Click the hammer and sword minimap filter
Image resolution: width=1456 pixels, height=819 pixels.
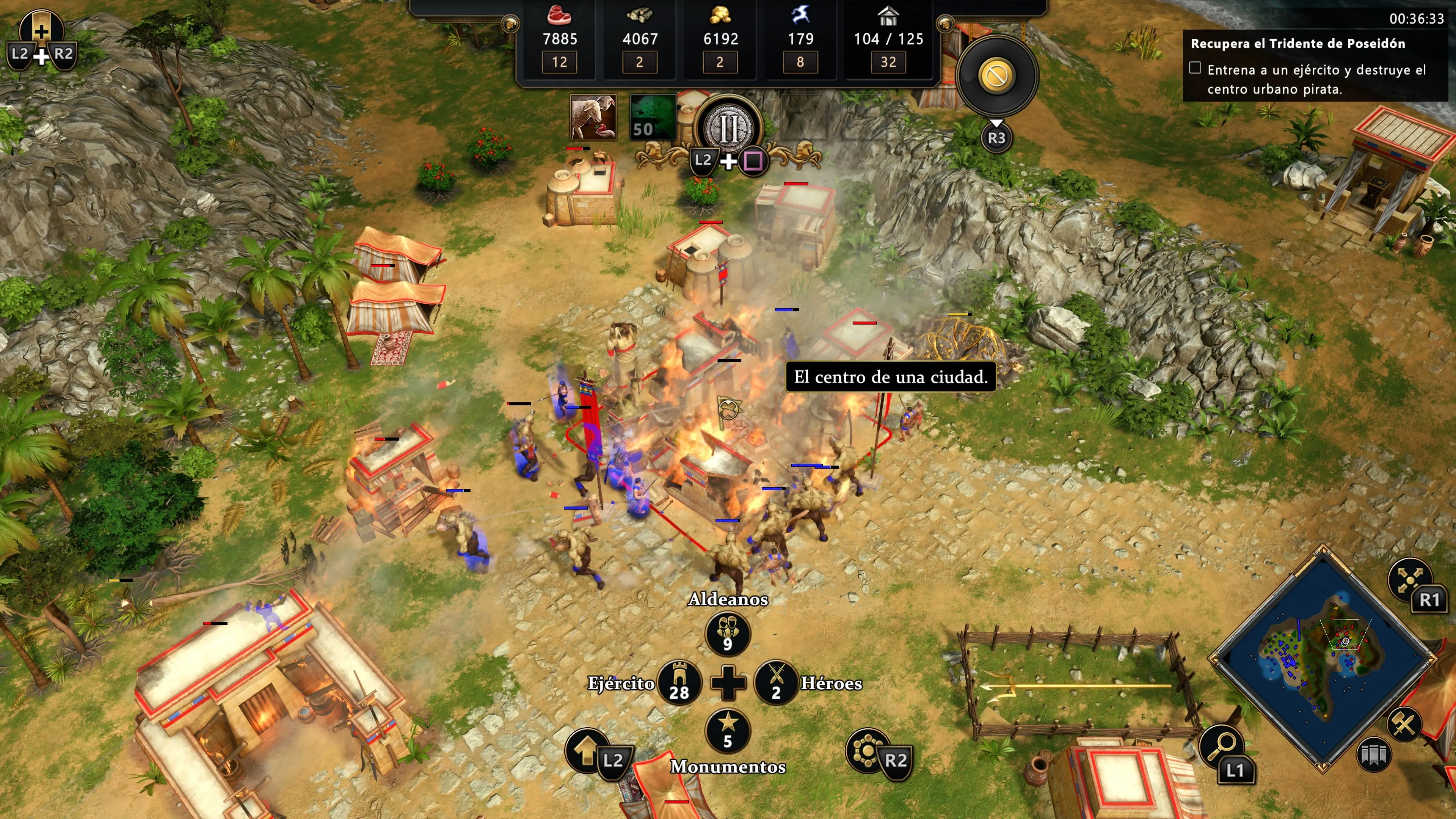tap(1403, 724)
